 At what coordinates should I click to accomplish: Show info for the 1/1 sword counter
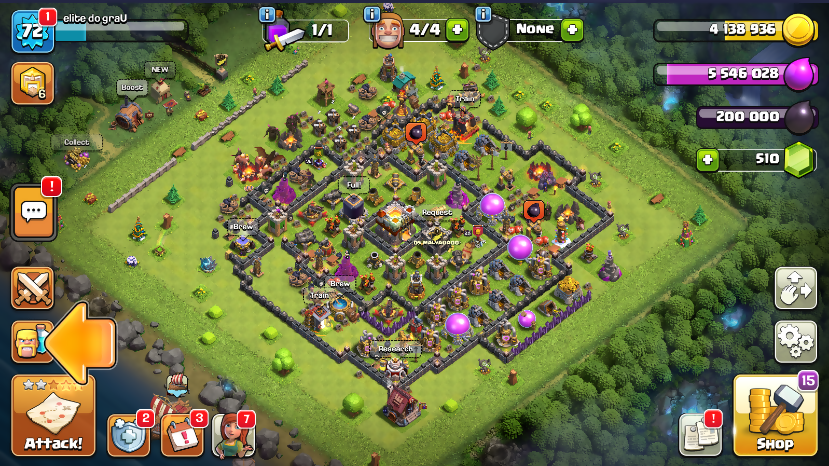(x=267, y=14)
